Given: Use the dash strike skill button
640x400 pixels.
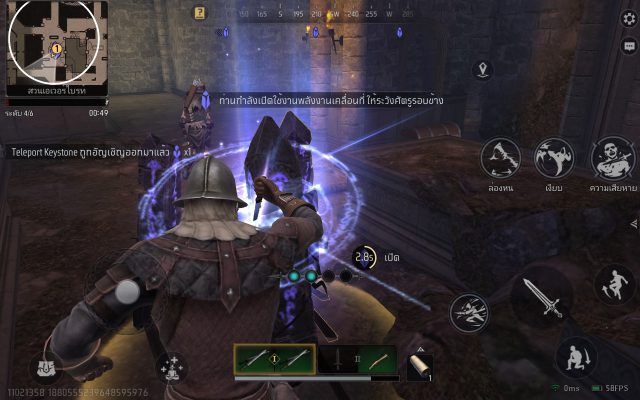Looking at the screenshot, I should point(468,313).
